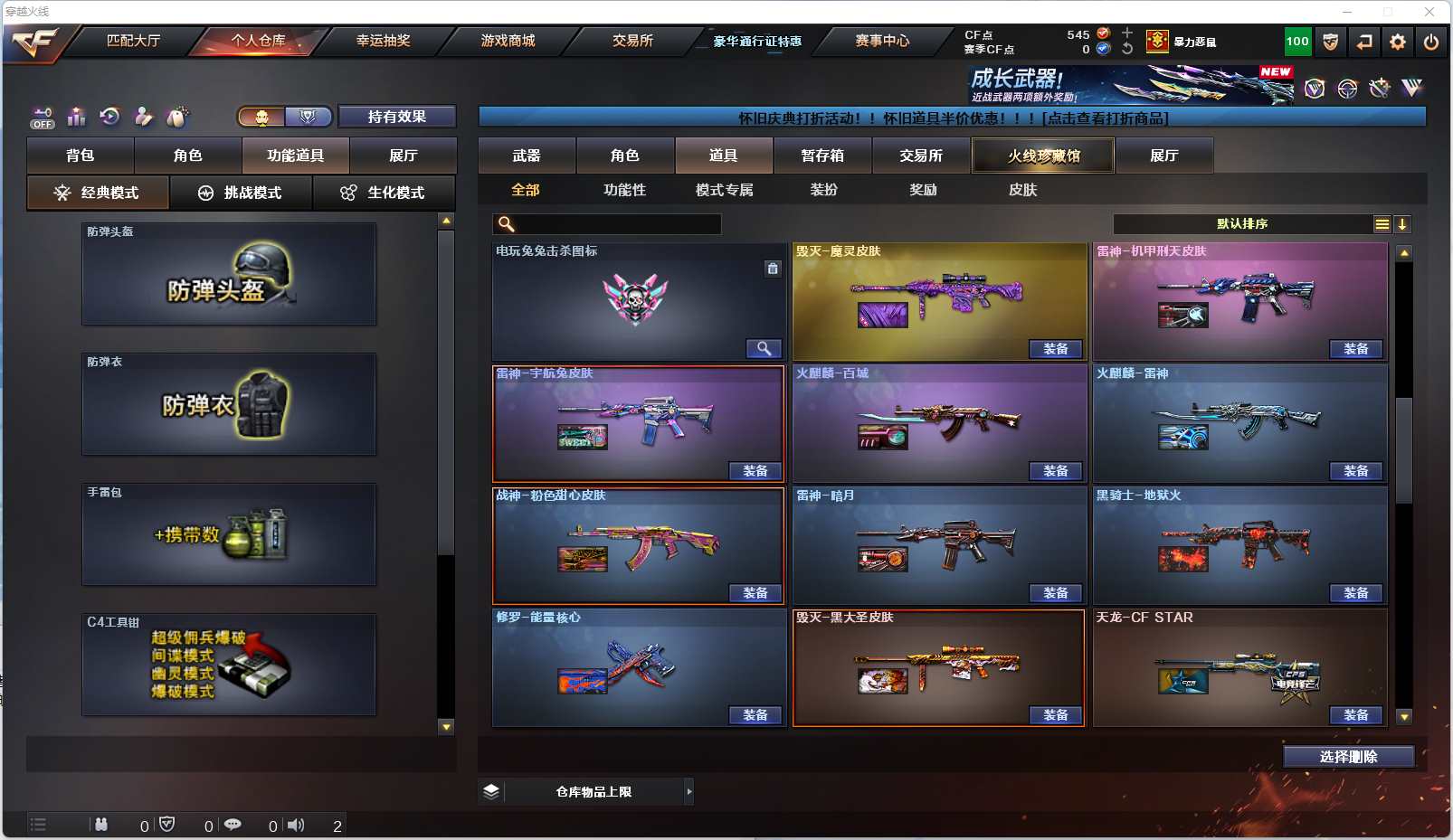Click the item search field
This screenshot has height=840, width=1453.
617,224
